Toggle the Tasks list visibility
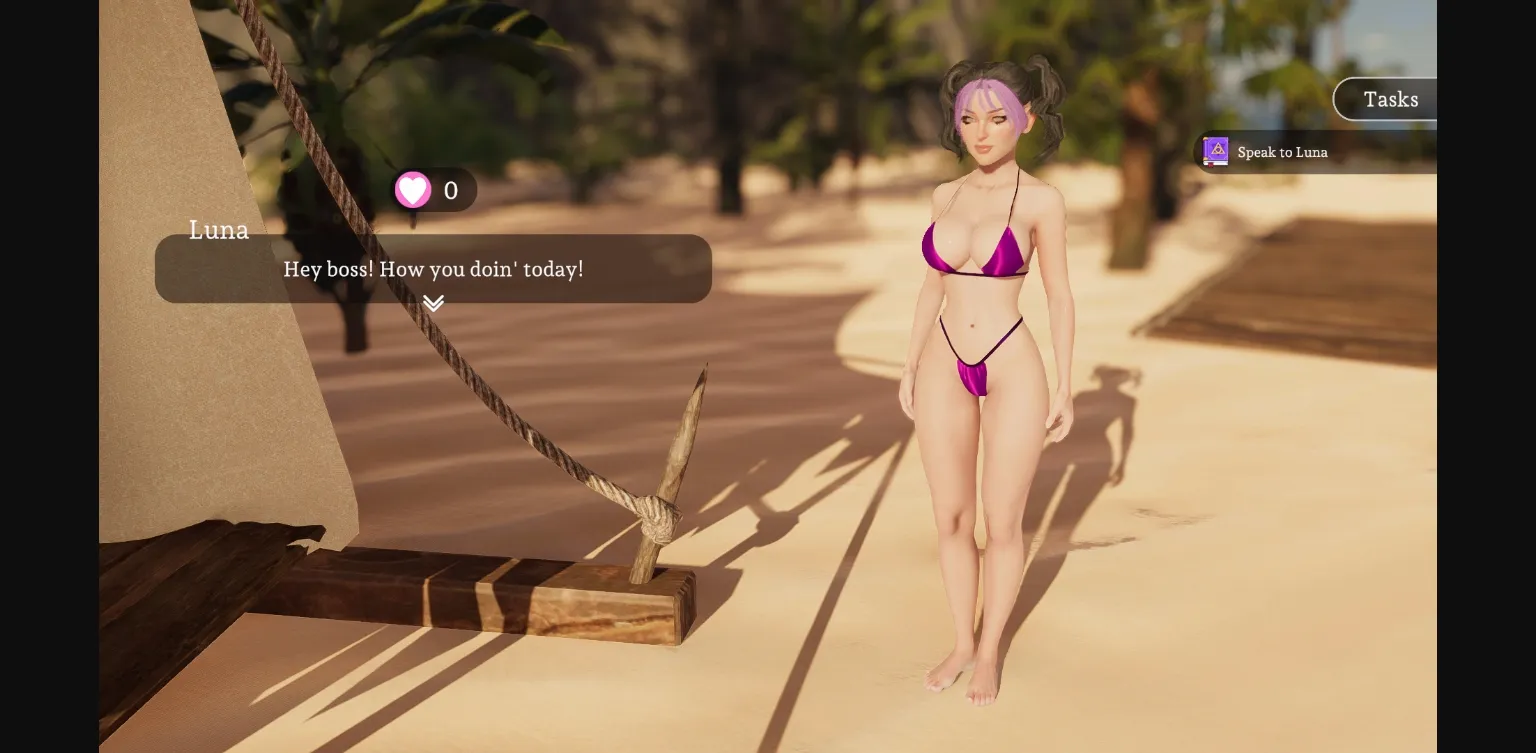1536x753 pixels. pyautogui.click(x=1390, y=99)
